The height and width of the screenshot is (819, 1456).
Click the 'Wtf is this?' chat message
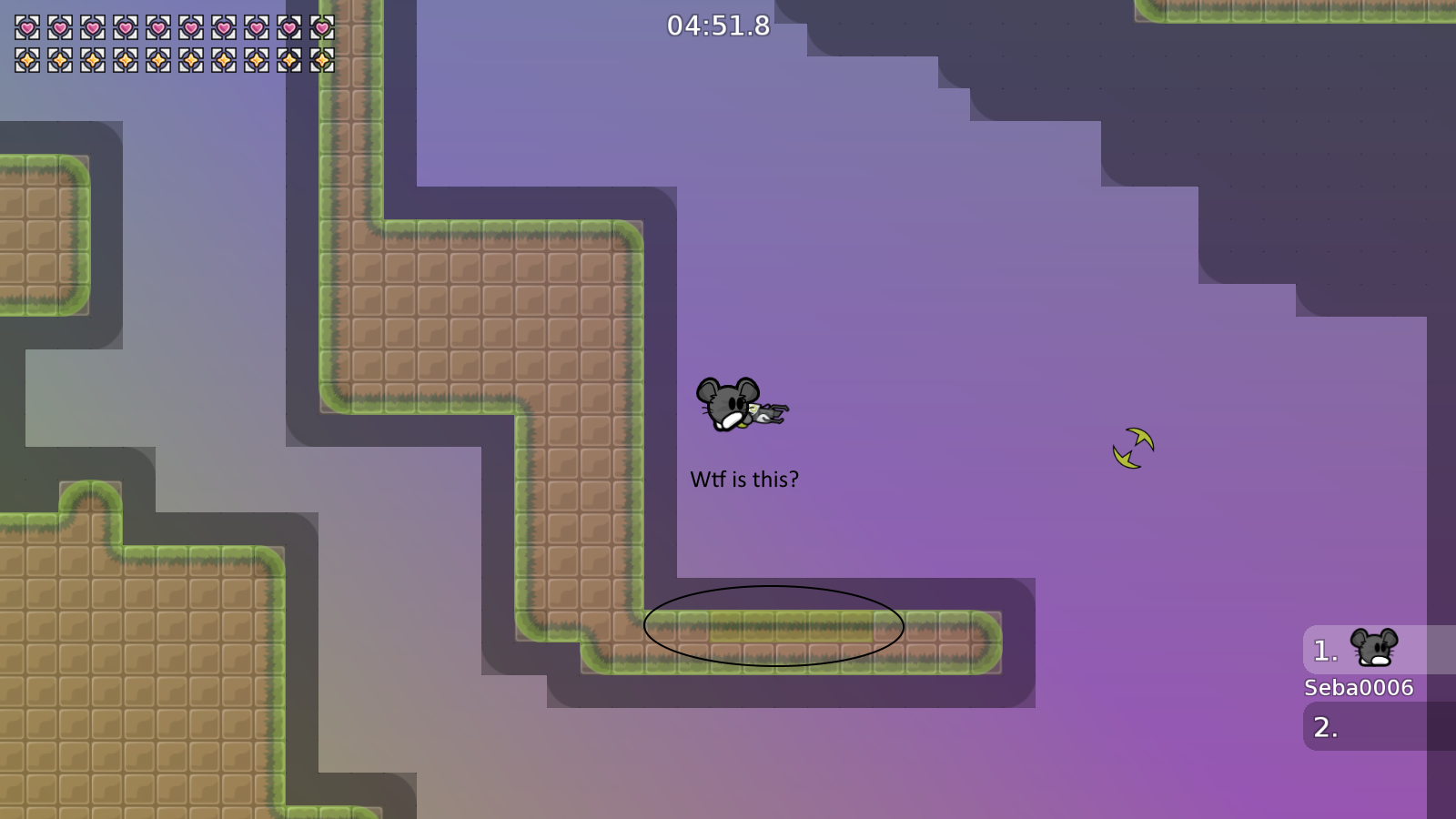pos(745,477)
